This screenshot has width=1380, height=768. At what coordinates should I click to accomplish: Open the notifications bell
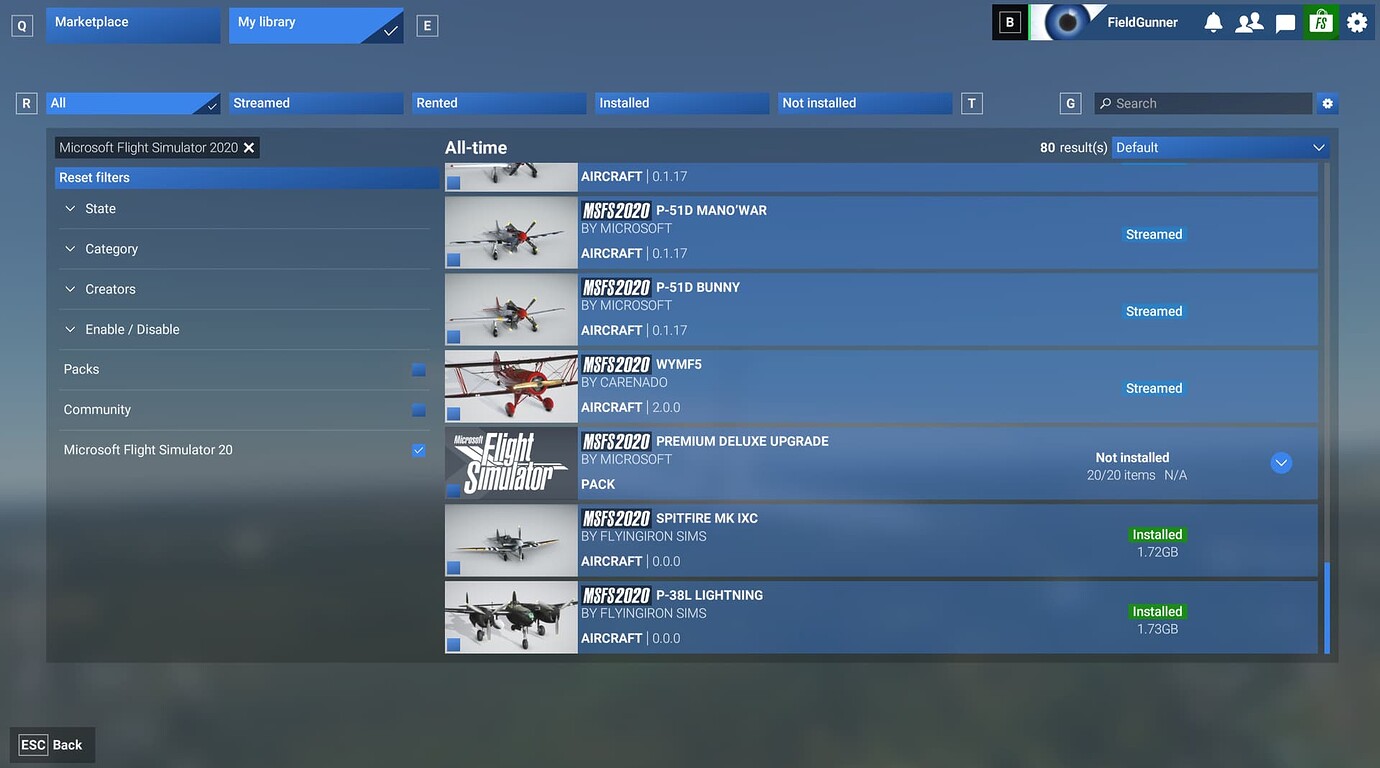tap(1213, 22)
